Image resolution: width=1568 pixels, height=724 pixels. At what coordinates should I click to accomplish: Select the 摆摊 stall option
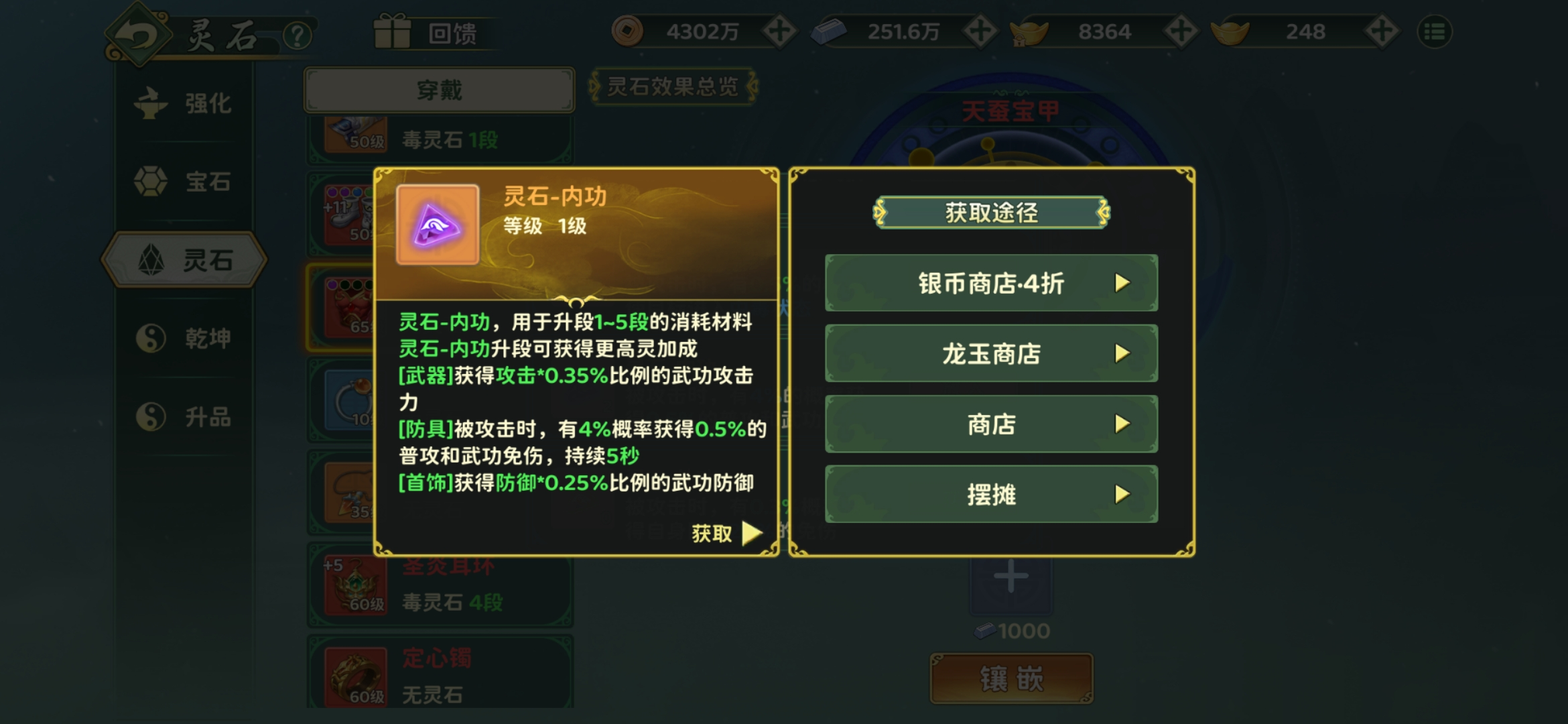click(991, 494)
